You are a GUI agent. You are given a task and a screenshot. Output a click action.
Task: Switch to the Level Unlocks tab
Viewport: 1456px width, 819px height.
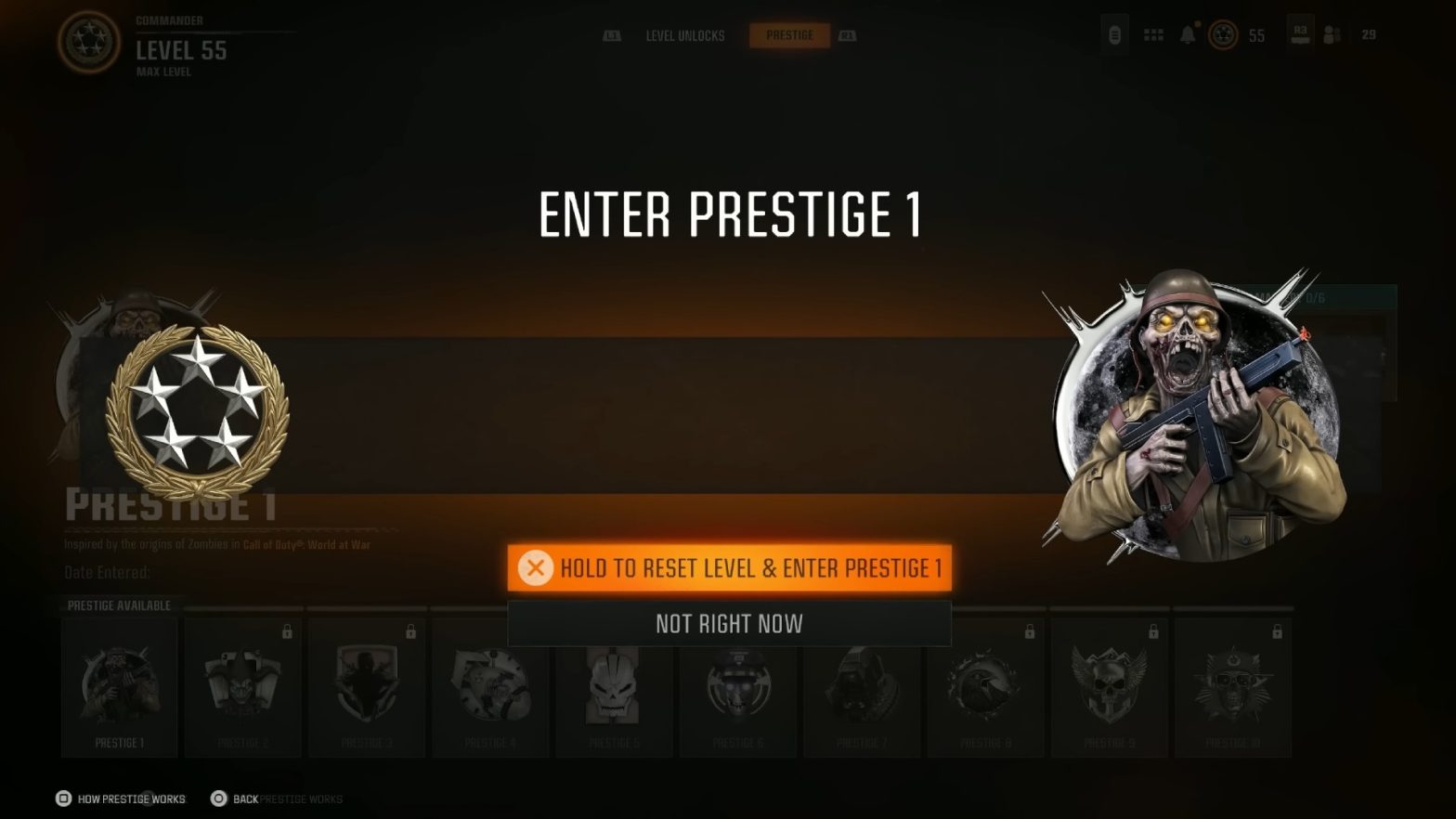click(684, 35)
